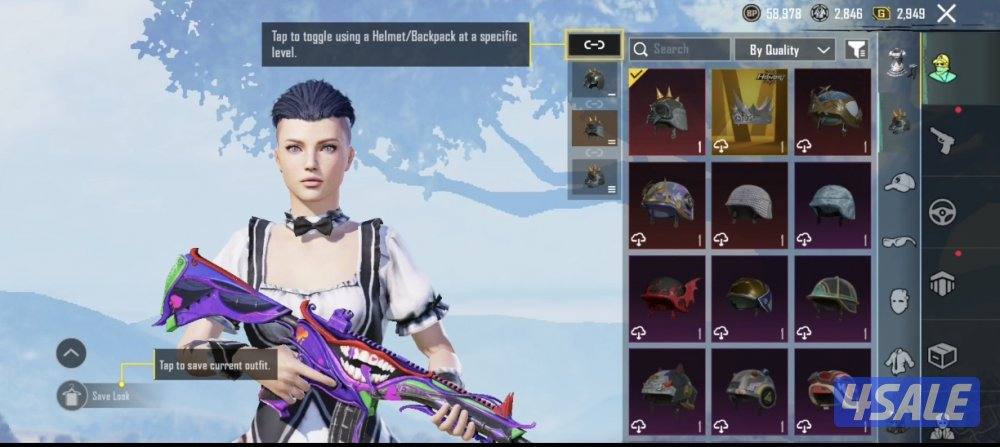Switch to the cap headwear category
This screenshot has height=447, width=1000.
click(899, 182)
